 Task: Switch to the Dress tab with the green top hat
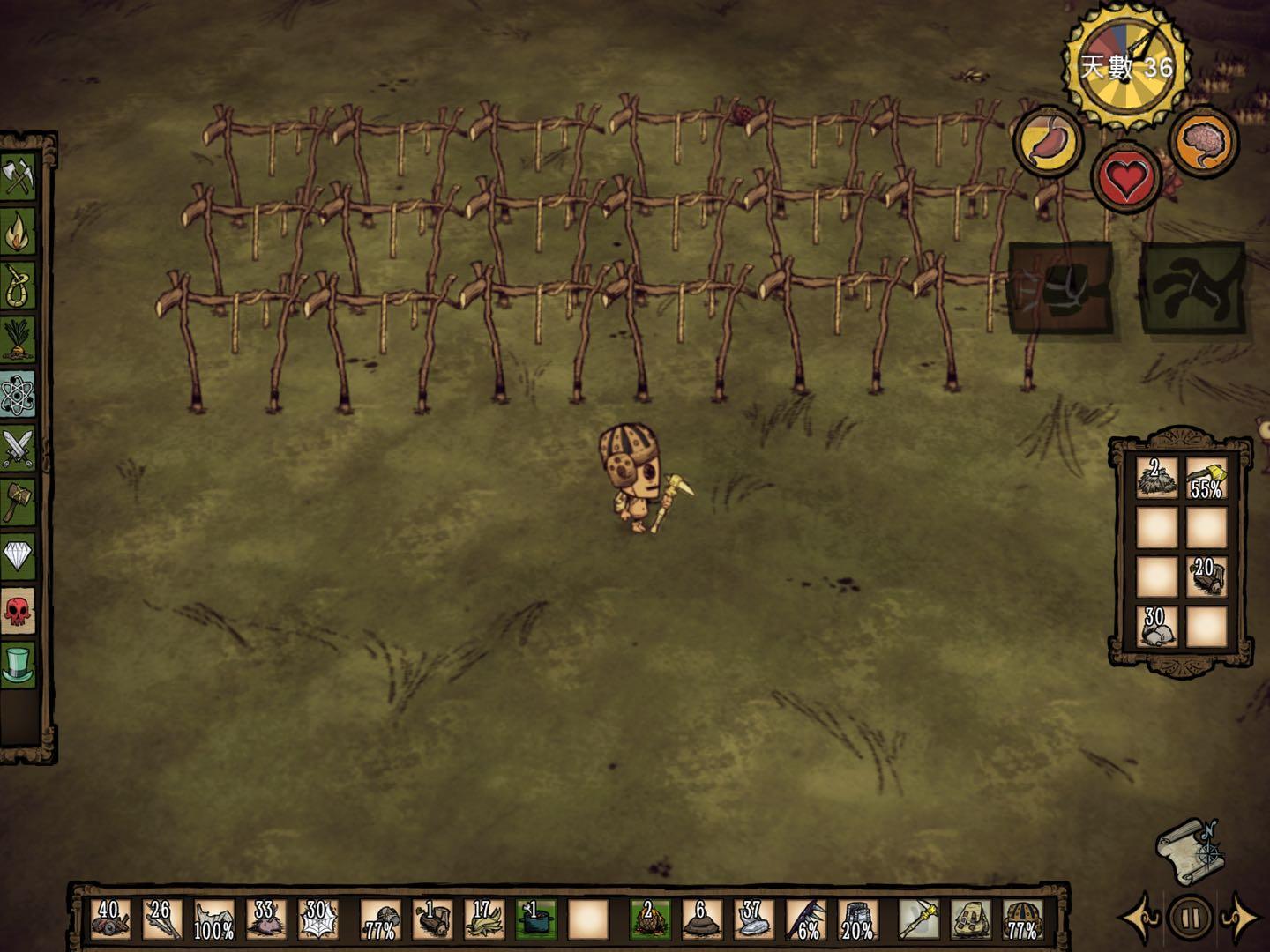click(18, 664)
